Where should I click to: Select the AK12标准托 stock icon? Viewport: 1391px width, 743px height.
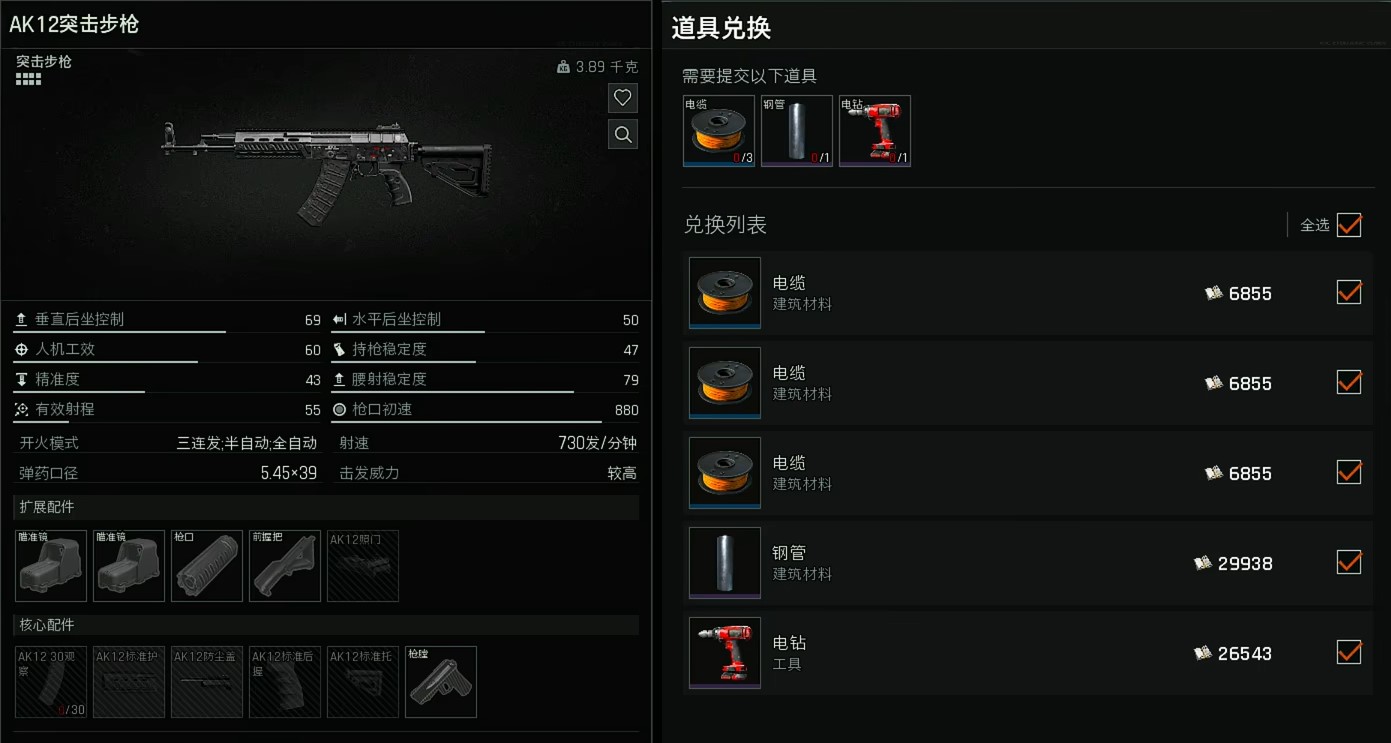(362, 682)
